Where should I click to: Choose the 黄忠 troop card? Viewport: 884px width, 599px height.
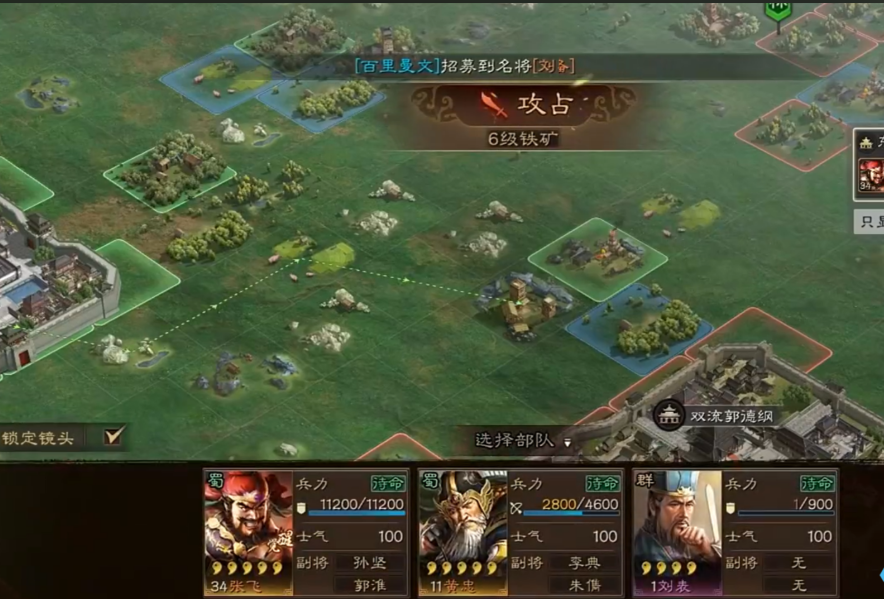521,532
